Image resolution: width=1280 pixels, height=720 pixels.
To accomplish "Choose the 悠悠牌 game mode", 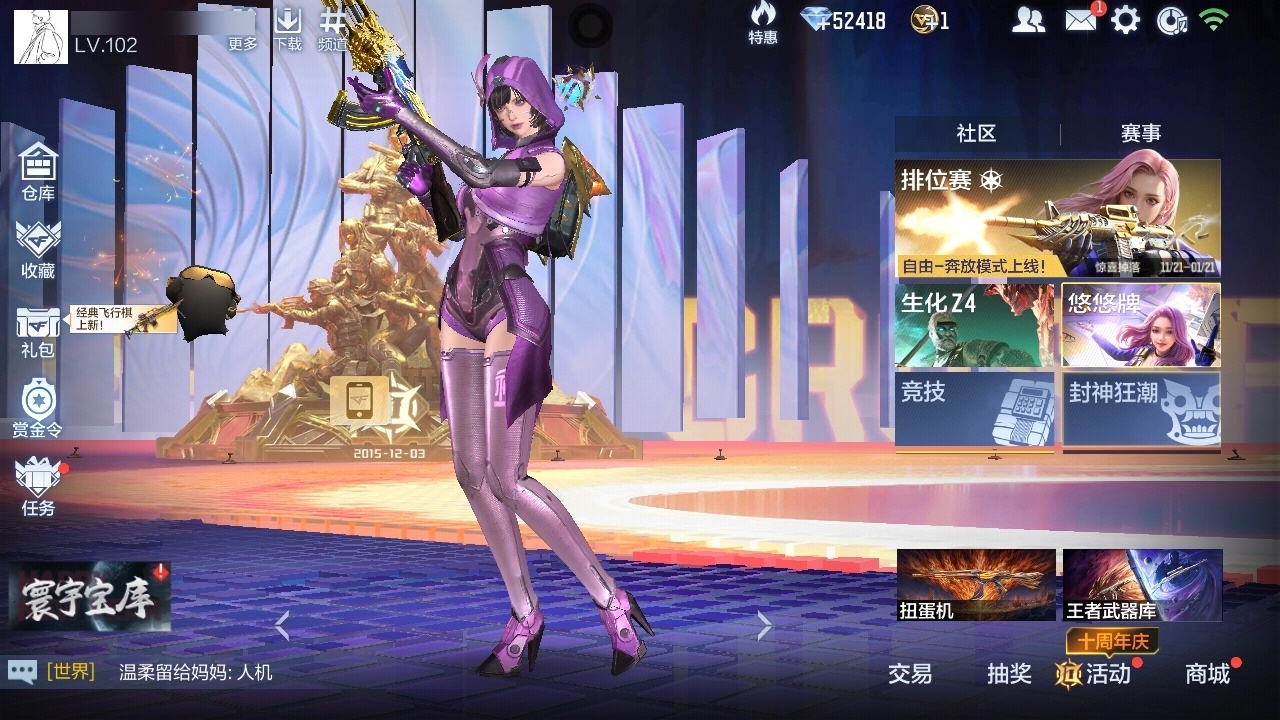I will pyautogui.click(x=1141, y=326).
